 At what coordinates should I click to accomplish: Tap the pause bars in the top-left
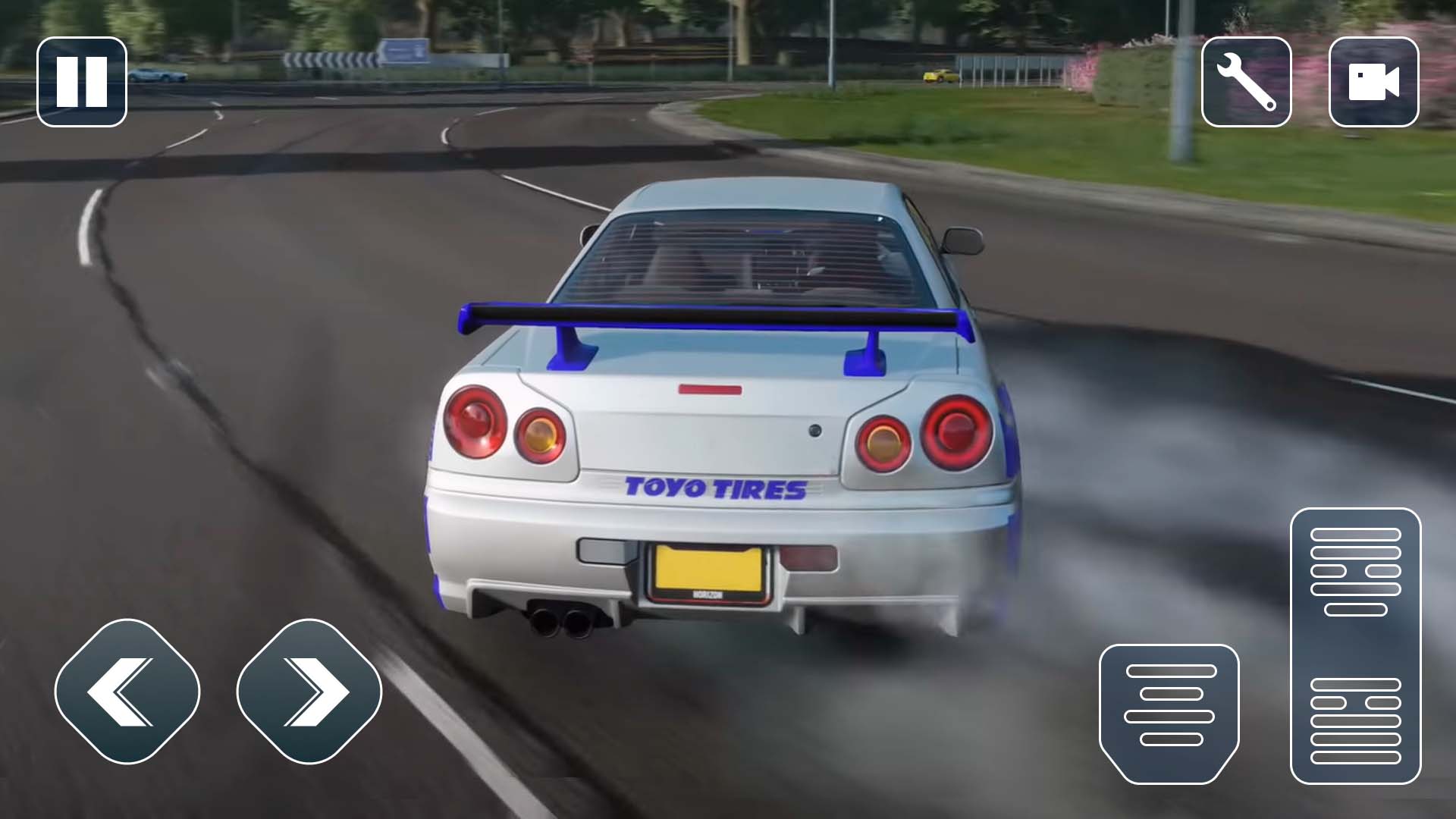pos(83,82)
